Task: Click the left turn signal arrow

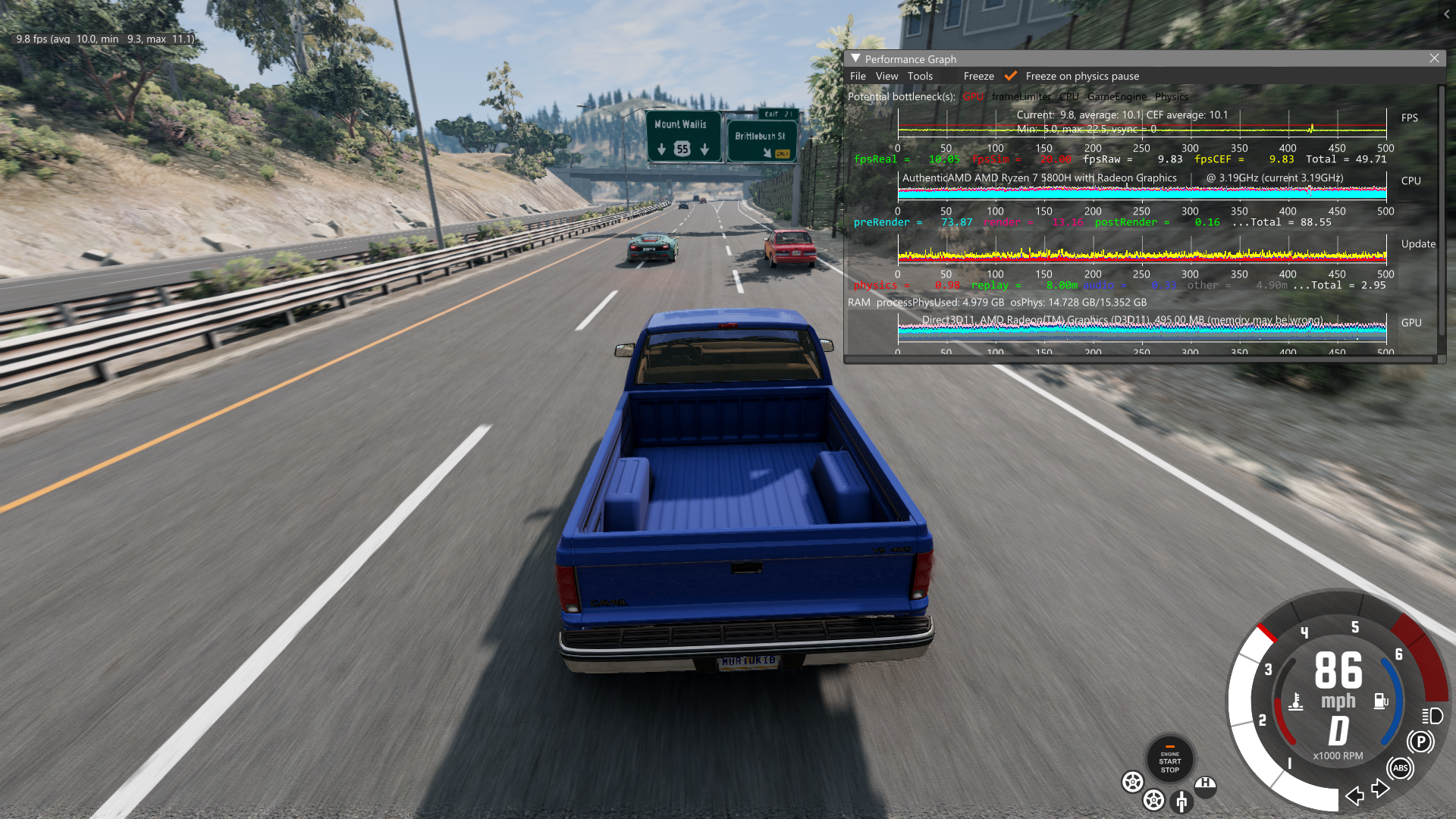Action: 1354,795
